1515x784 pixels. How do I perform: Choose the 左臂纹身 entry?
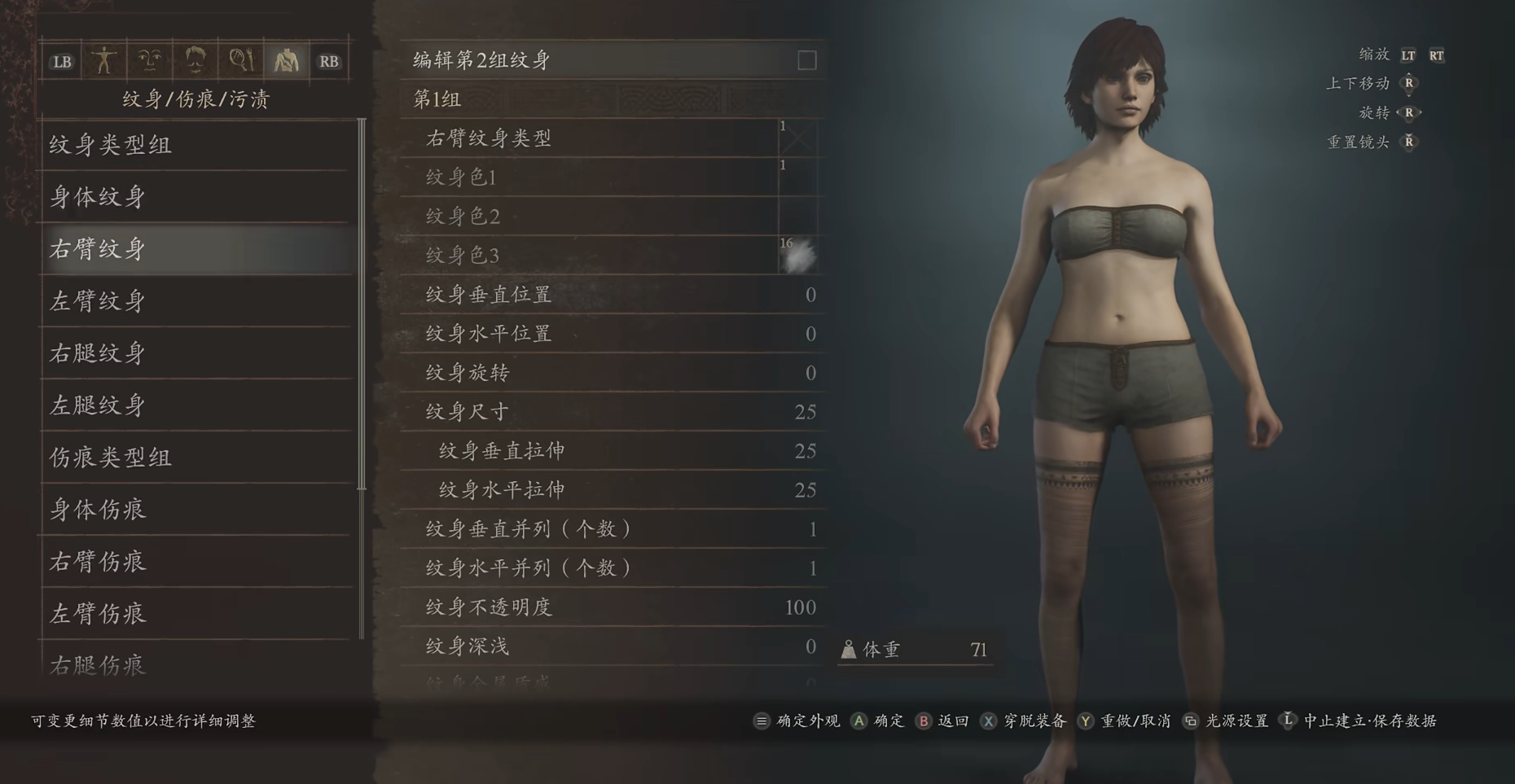[195, 301]
